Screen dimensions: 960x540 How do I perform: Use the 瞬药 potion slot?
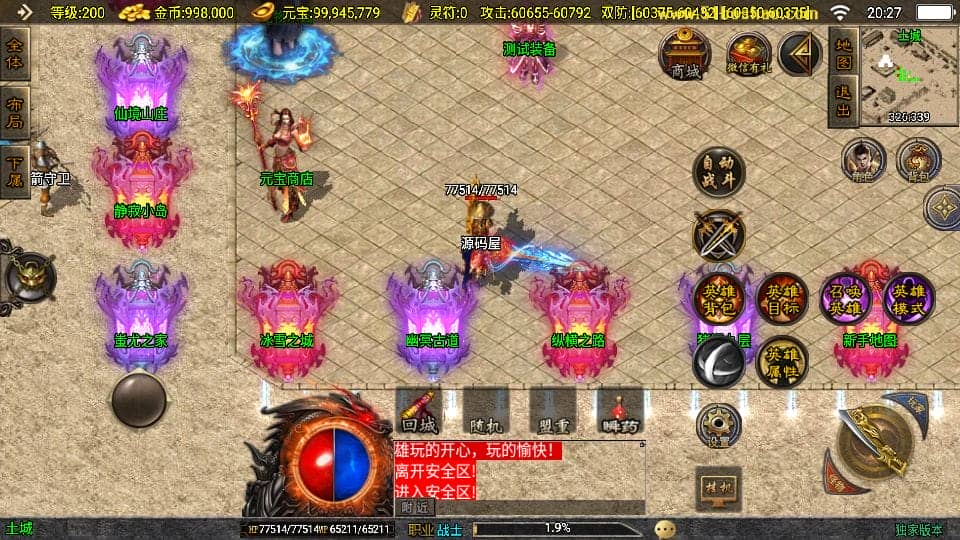619,411
